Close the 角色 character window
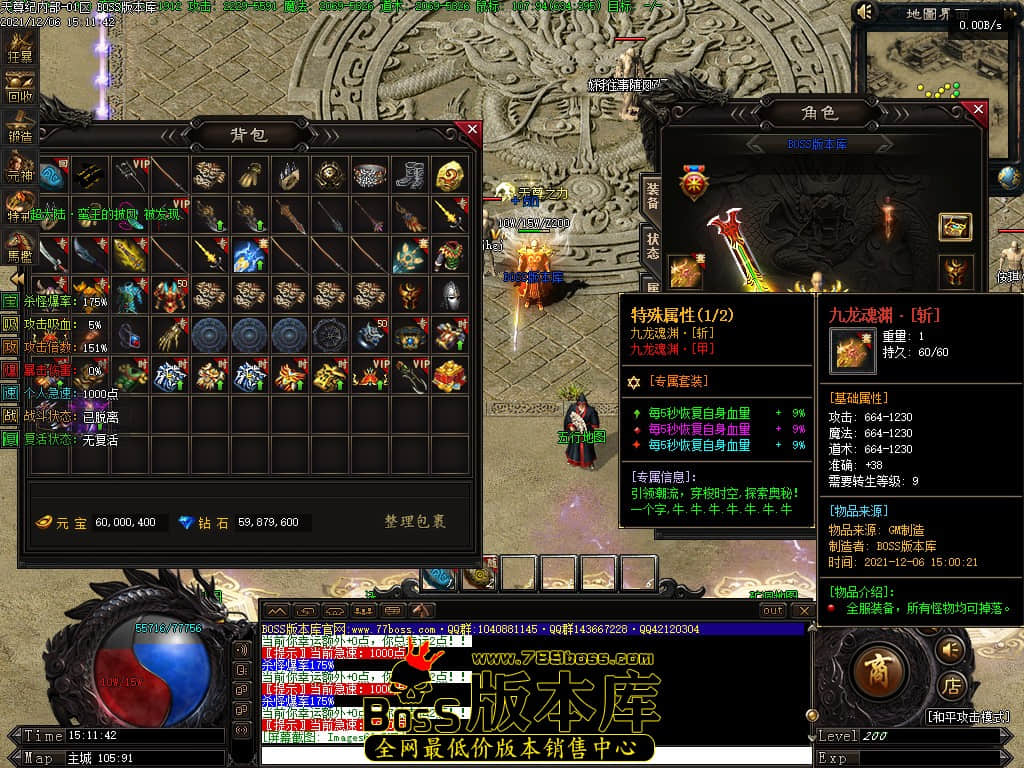 click(979, 109)
